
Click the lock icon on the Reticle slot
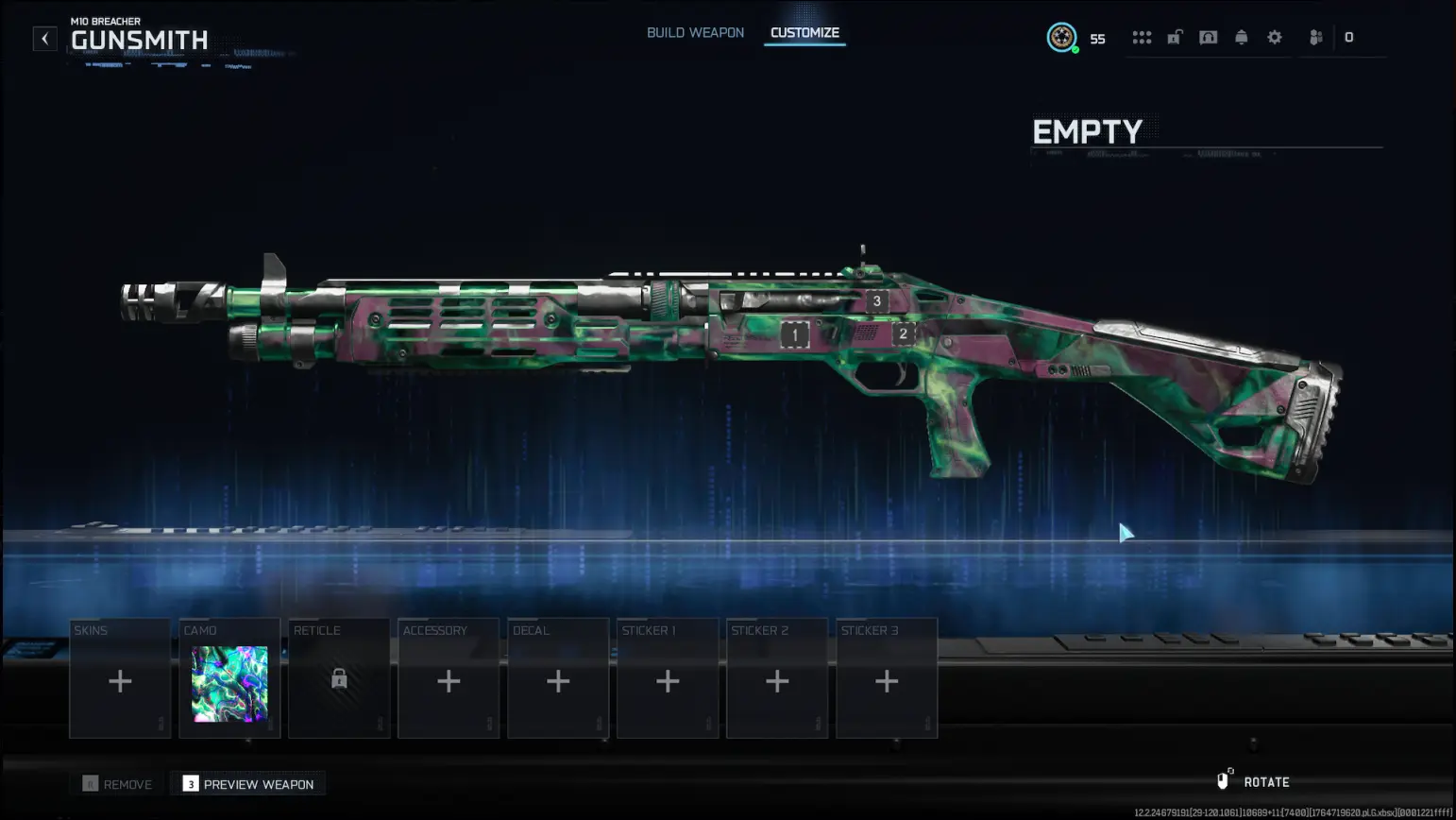click(x=338, y=680)
